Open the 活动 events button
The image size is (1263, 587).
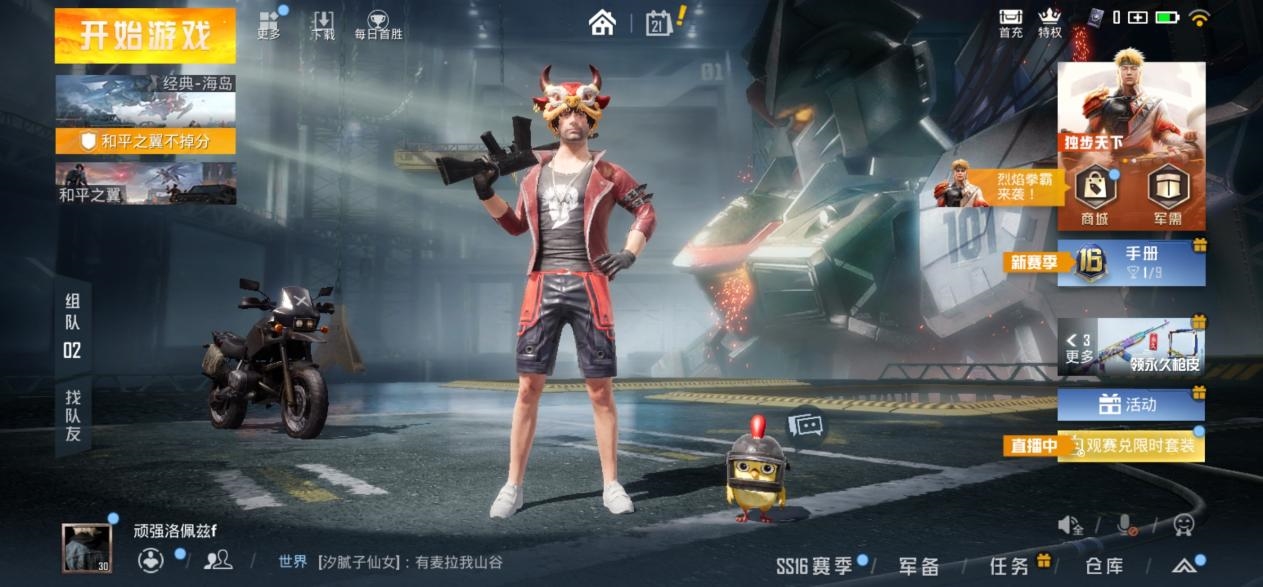pyautogui.click(x=1131, y=405)
